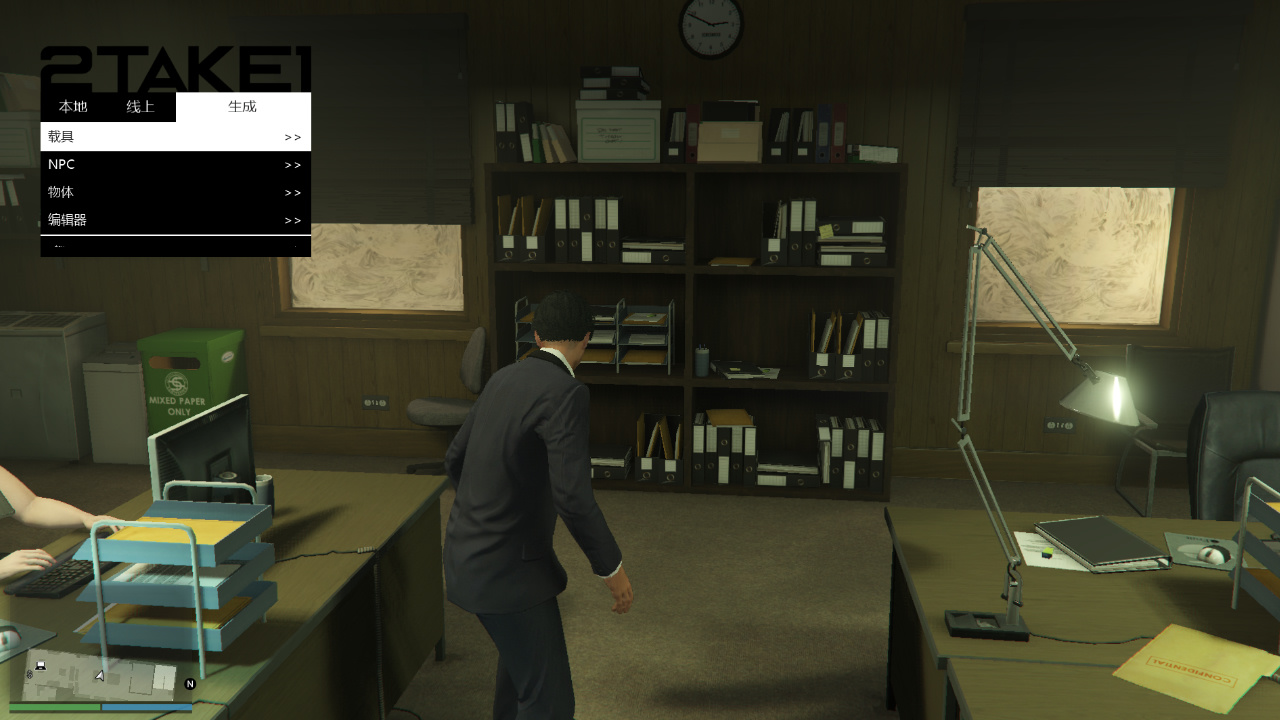This screenshot has height=720, width=1280.
Task: Choose the NPC menu entry
Action: tap(175, 165)
